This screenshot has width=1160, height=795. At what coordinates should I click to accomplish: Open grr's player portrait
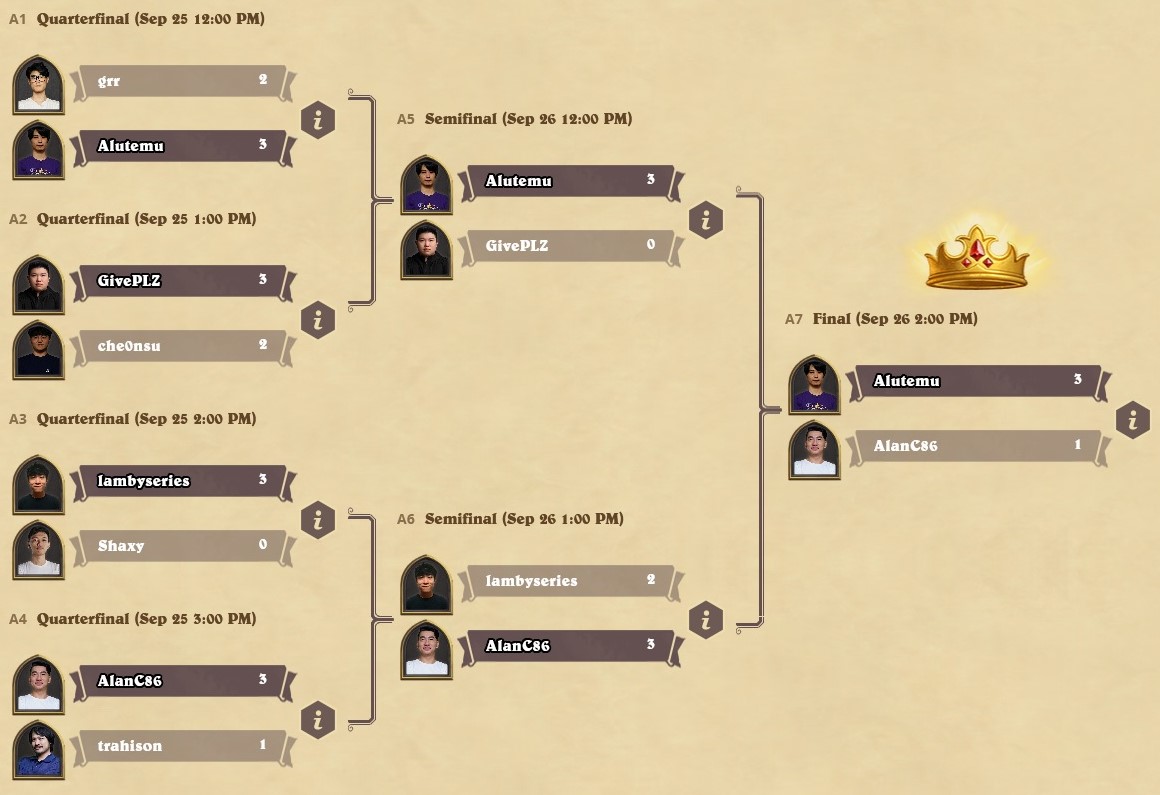(x=39, y=85)
